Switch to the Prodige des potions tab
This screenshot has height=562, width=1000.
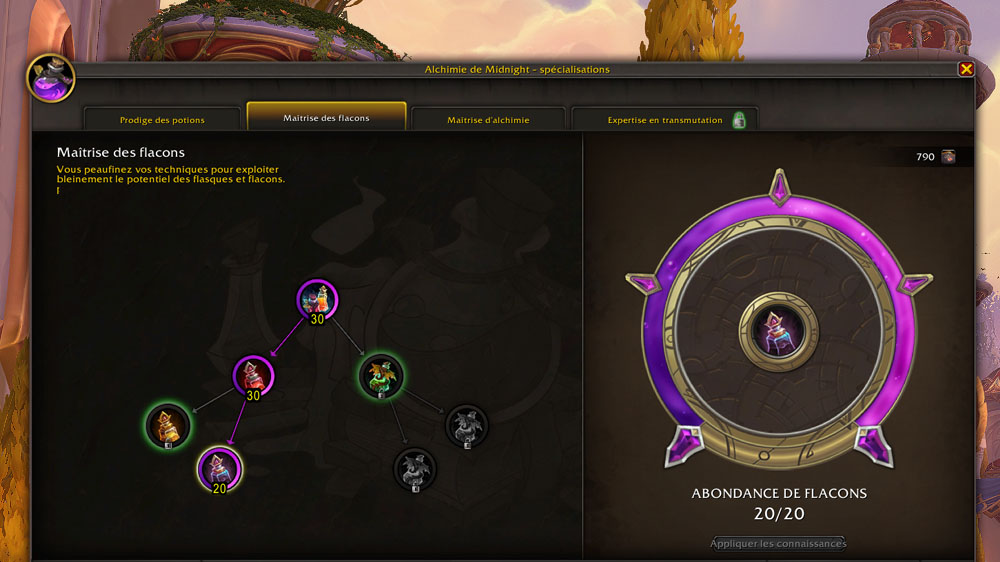162,119
